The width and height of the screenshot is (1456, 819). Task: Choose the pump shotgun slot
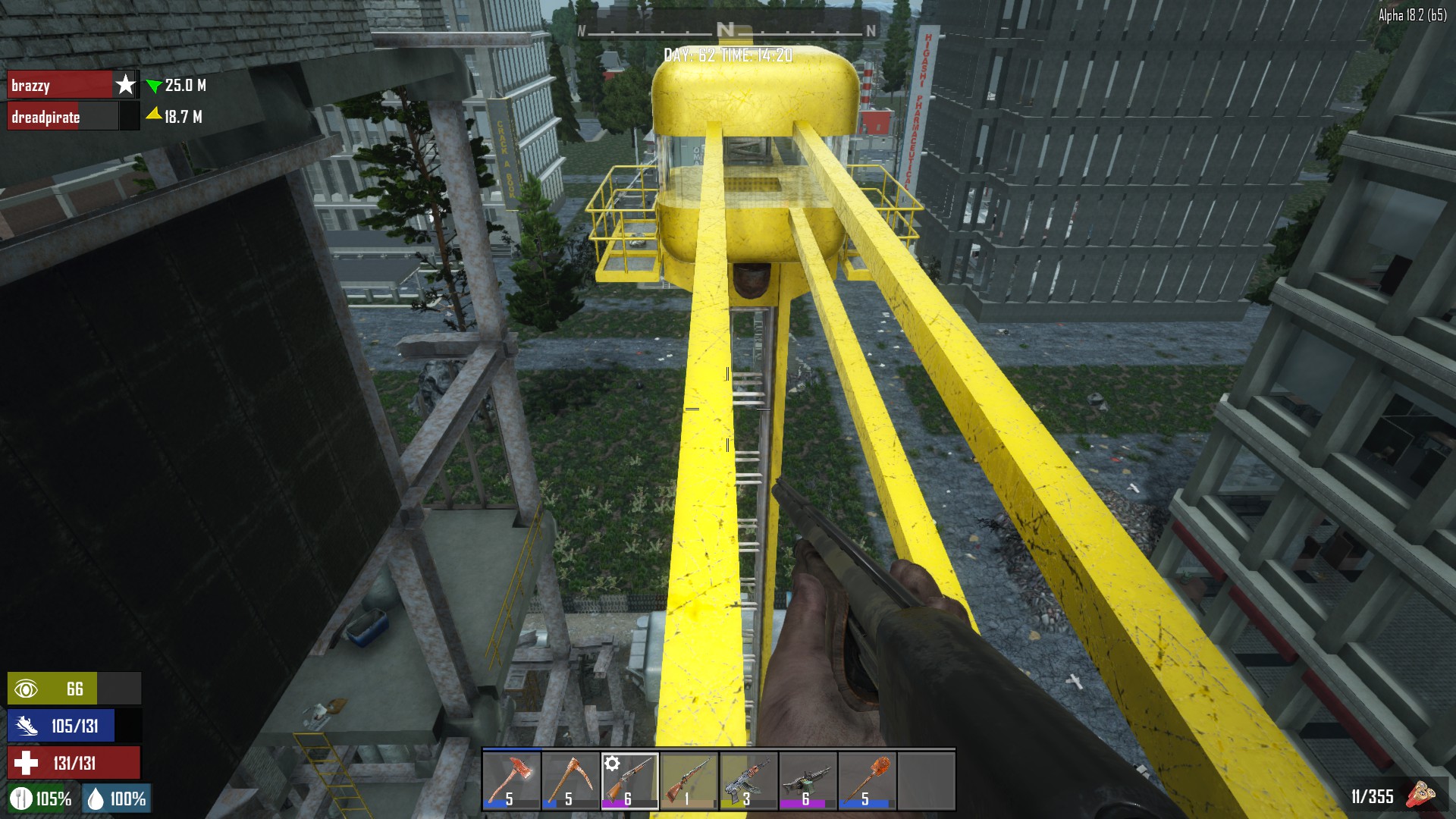(630, 780)
